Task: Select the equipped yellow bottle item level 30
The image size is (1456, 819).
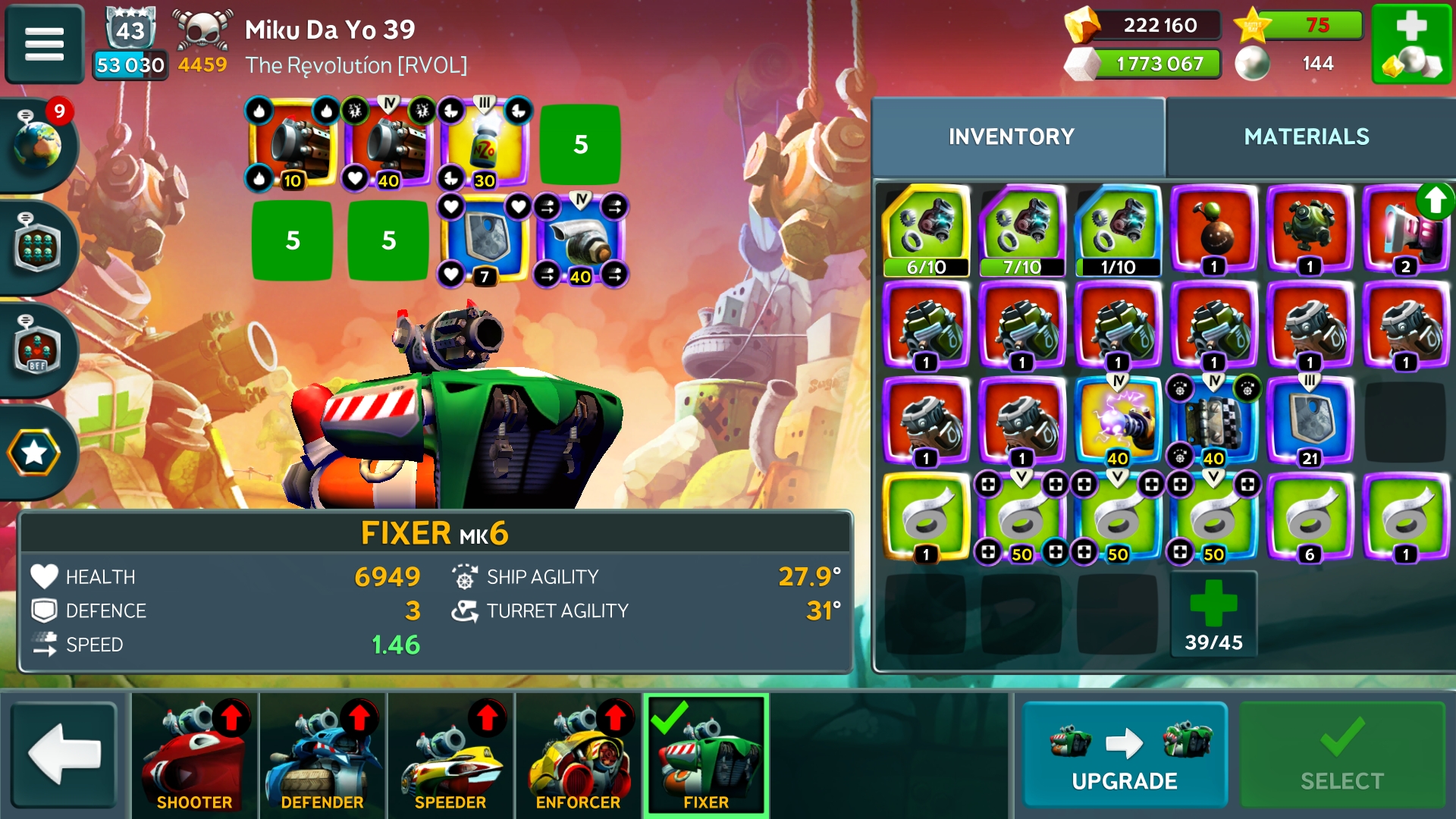Action: coord(485,144)
